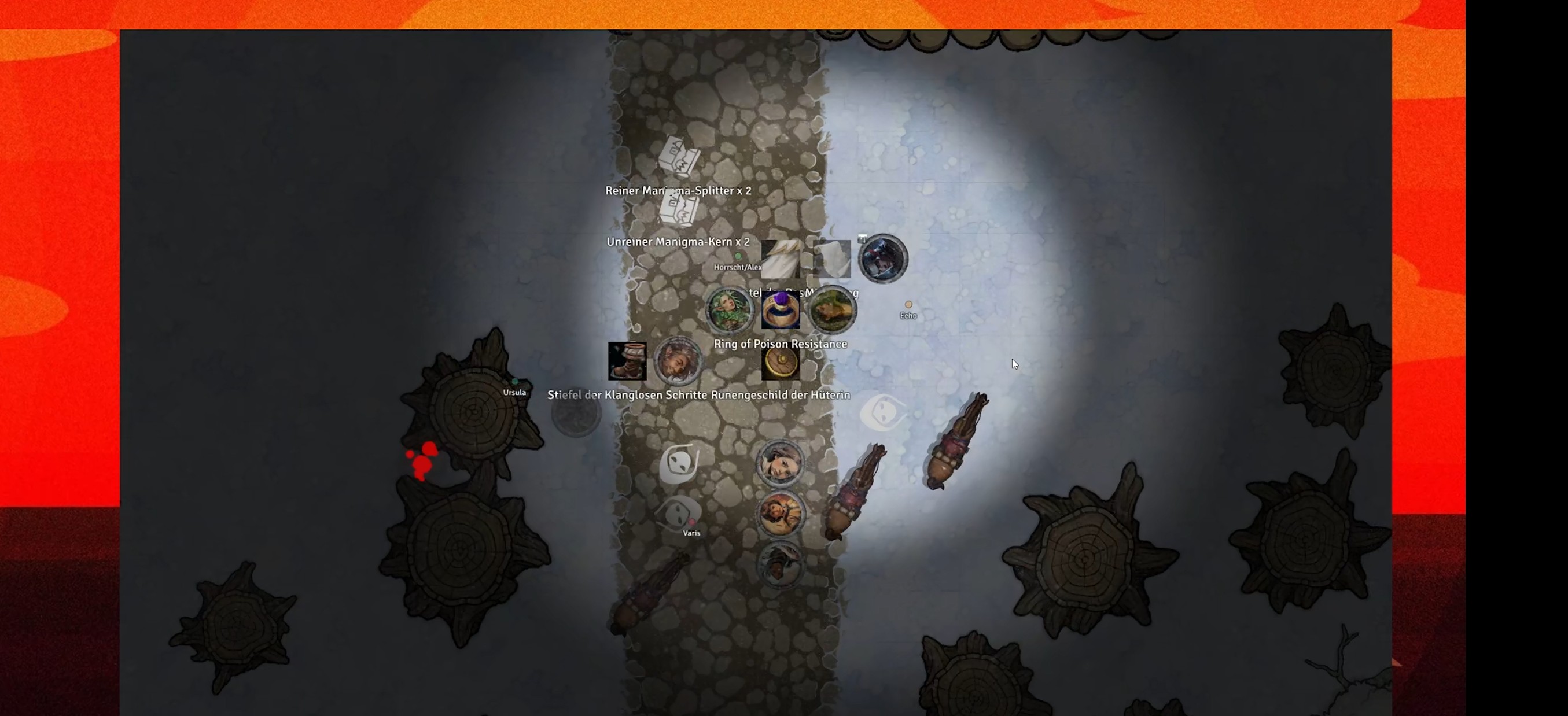Open the Reiner Manigma-Splitter loot pile
1568x716 pixels.
[679, 156]
